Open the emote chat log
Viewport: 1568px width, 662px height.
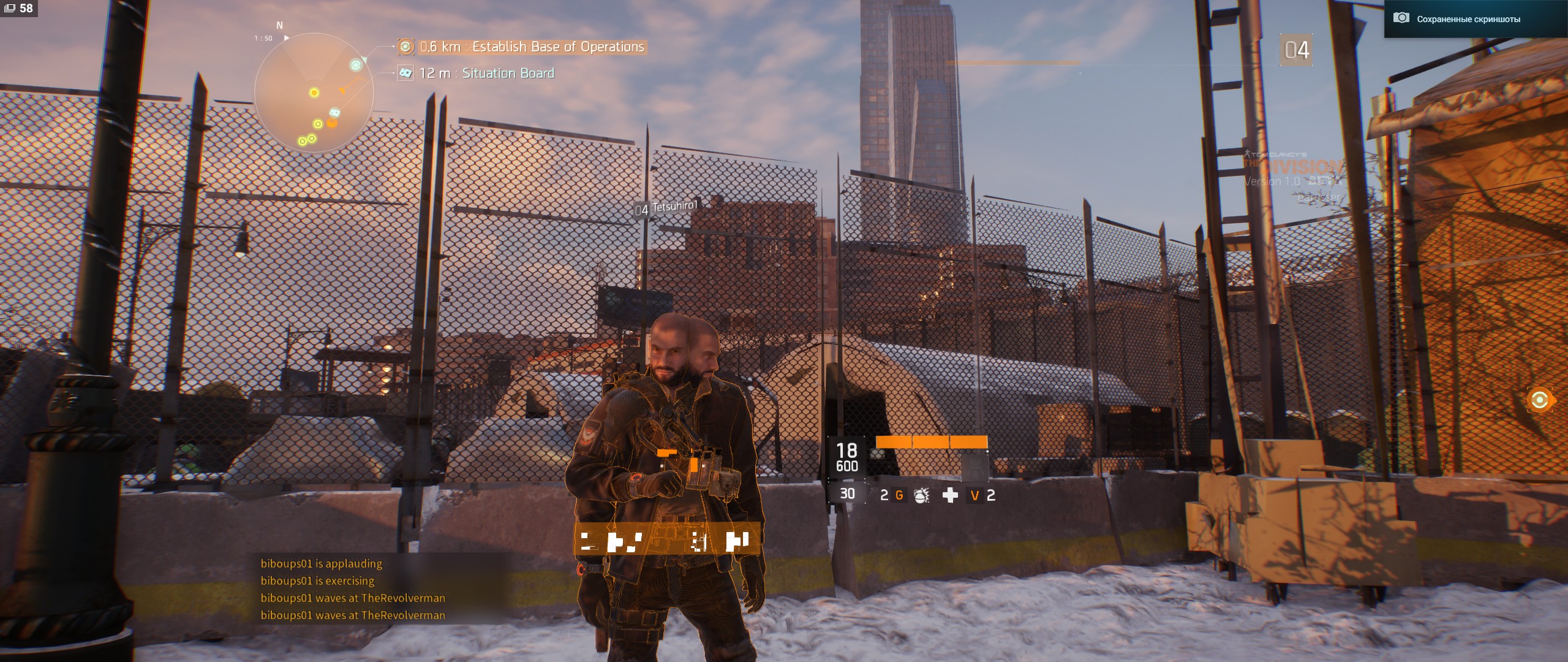point(353,589)
